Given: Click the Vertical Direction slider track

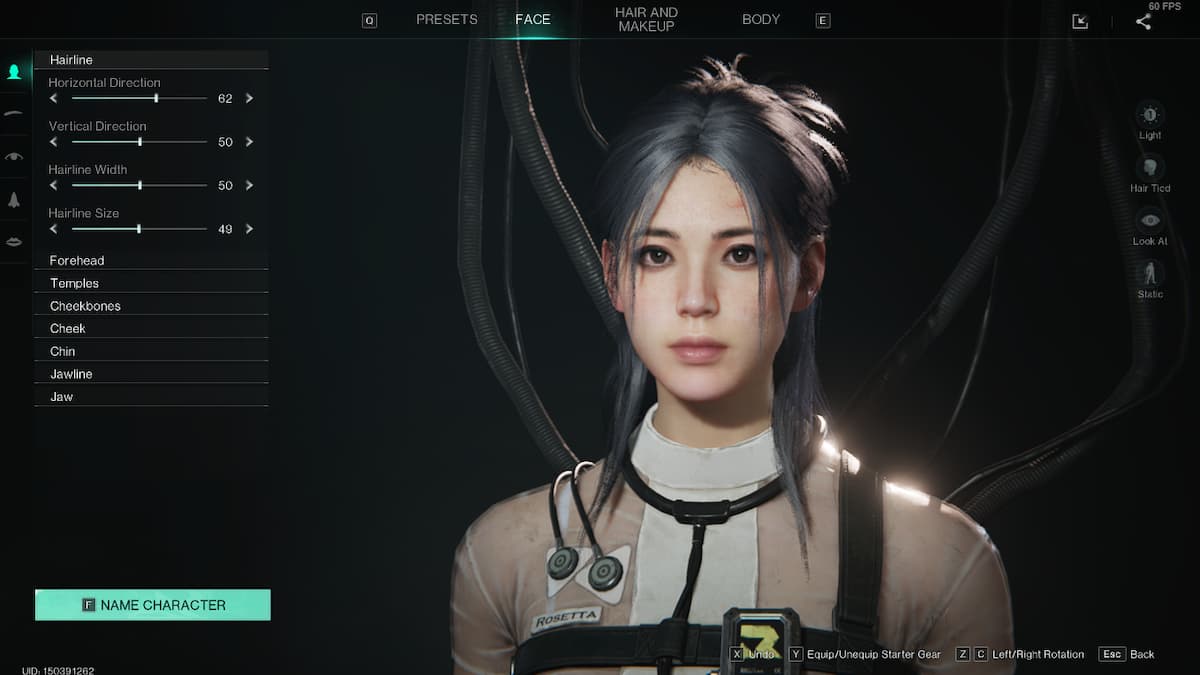Looking at the screenshot, I should [139, 142].
